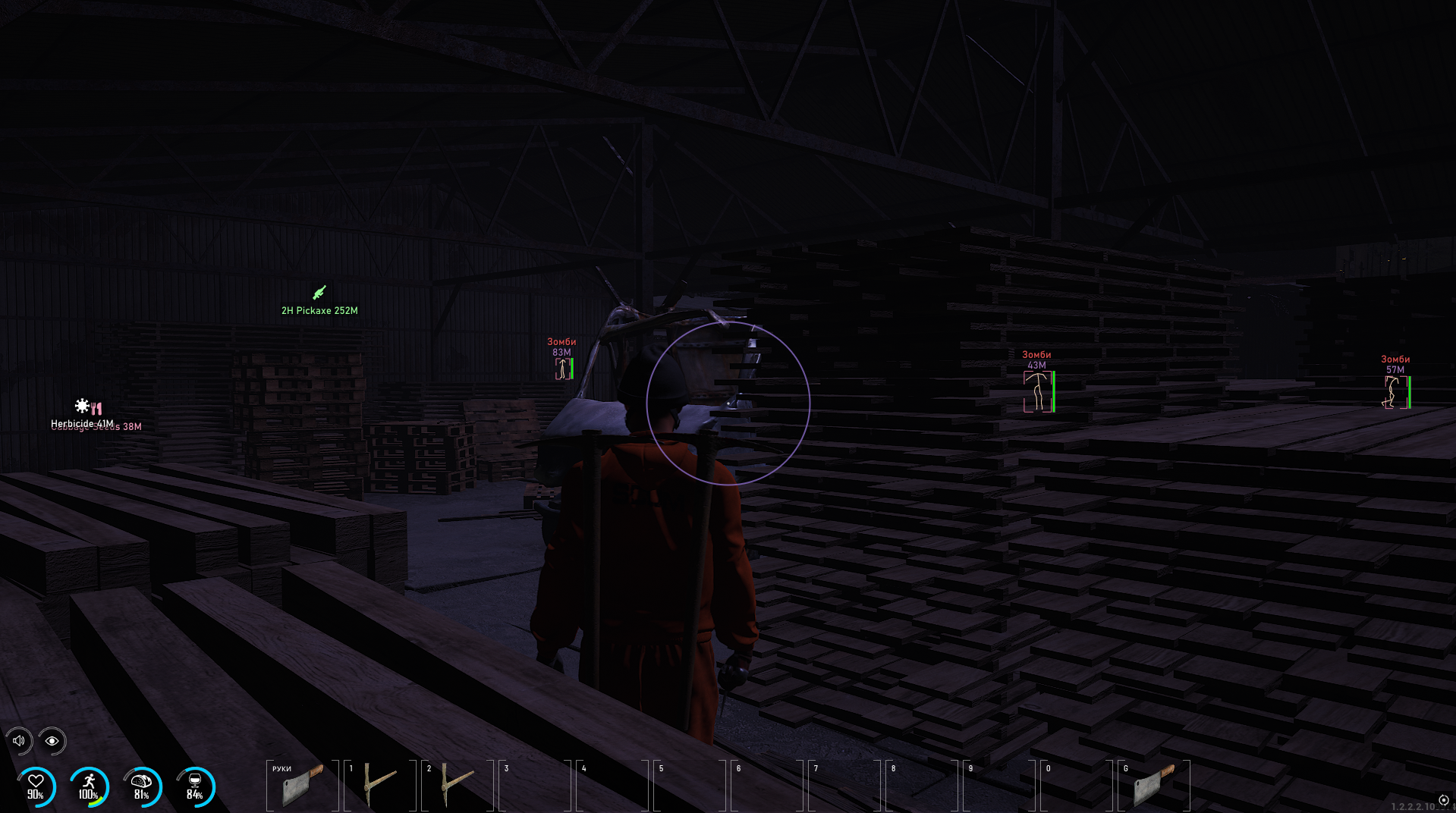
Task: Equip the pickaxe in hotbar slot 2
Action: tap(457, 785)
